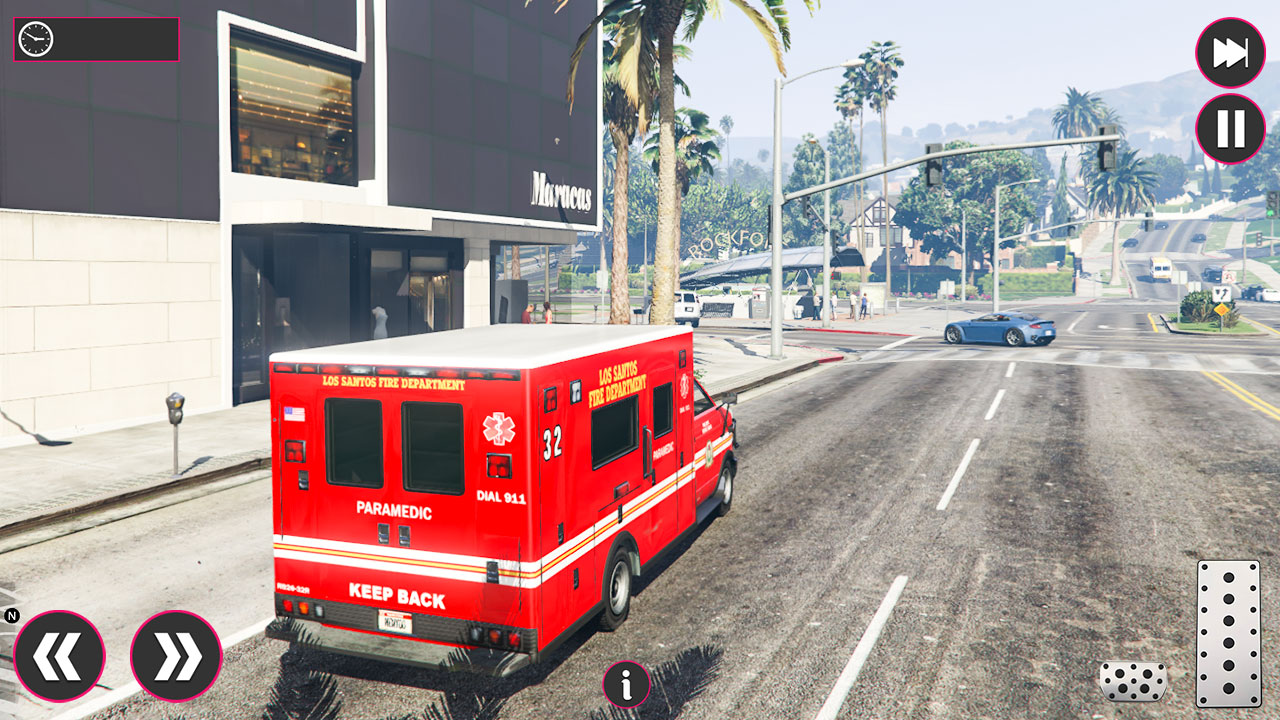Click the LOS SANTOS FIRE DEPARTMENT banner
Image resolution: width=1280 pixels, height=720 pixels.
point(394,381)
